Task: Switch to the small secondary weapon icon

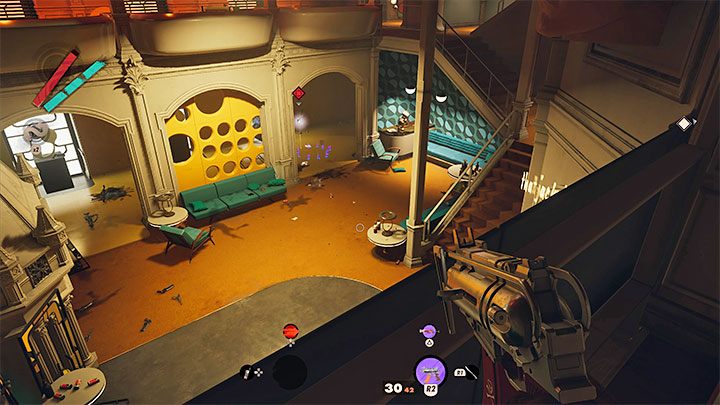Action: (428, 331)
